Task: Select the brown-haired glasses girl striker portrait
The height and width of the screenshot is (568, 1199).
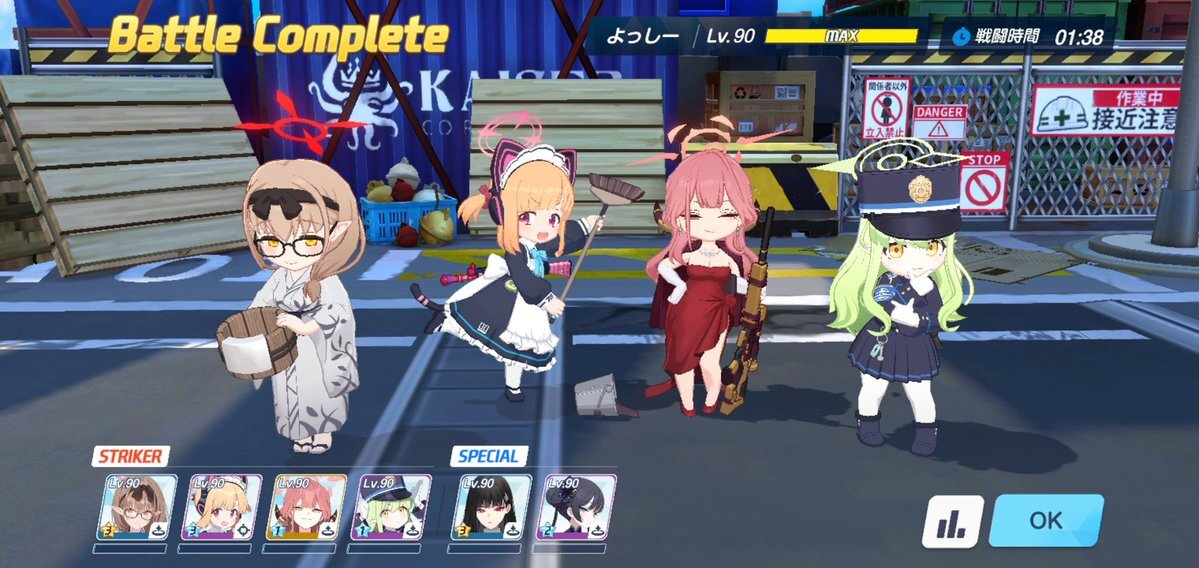Action: coord(137,507)
